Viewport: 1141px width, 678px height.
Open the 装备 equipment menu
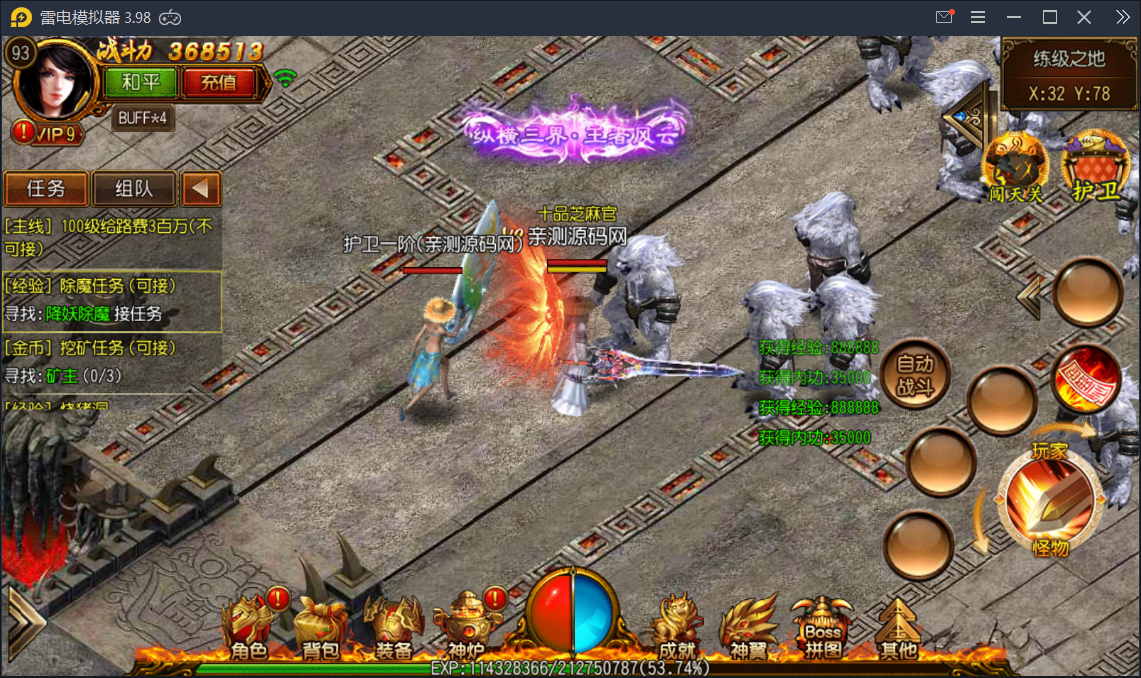point(394,627)
